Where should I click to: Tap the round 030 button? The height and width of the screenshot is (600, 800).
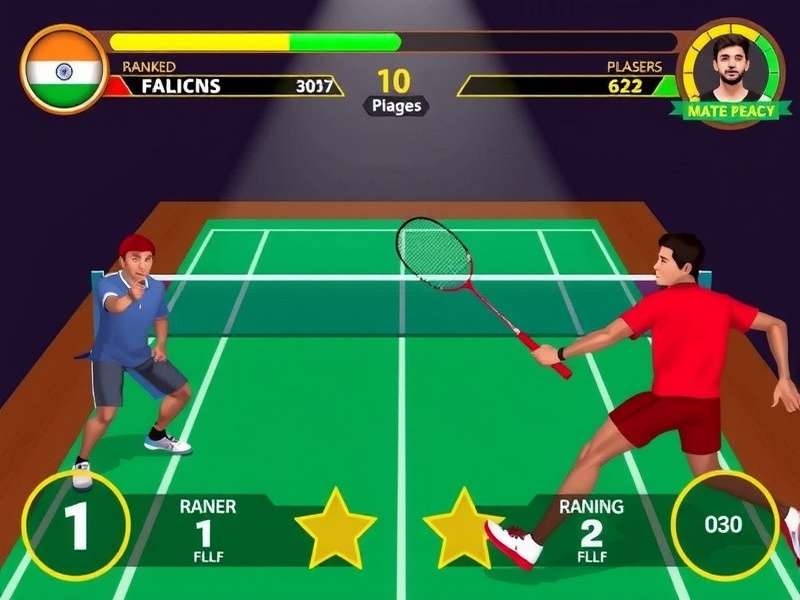click(724, 524)
